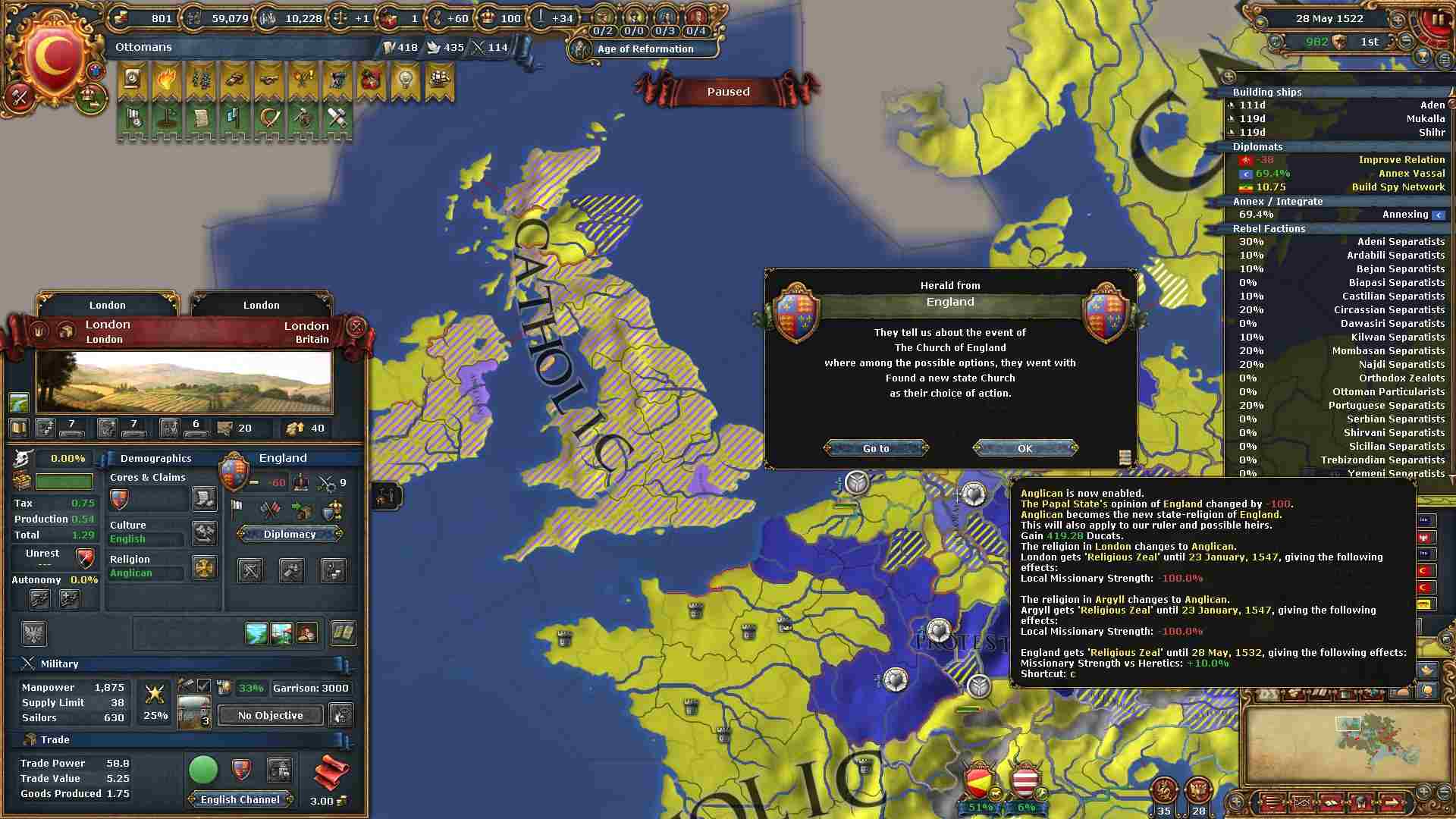Screen dimensions: 1456x819
Task: Open the Orthodox Zealots rebel entry
Action: [1341, 378]
